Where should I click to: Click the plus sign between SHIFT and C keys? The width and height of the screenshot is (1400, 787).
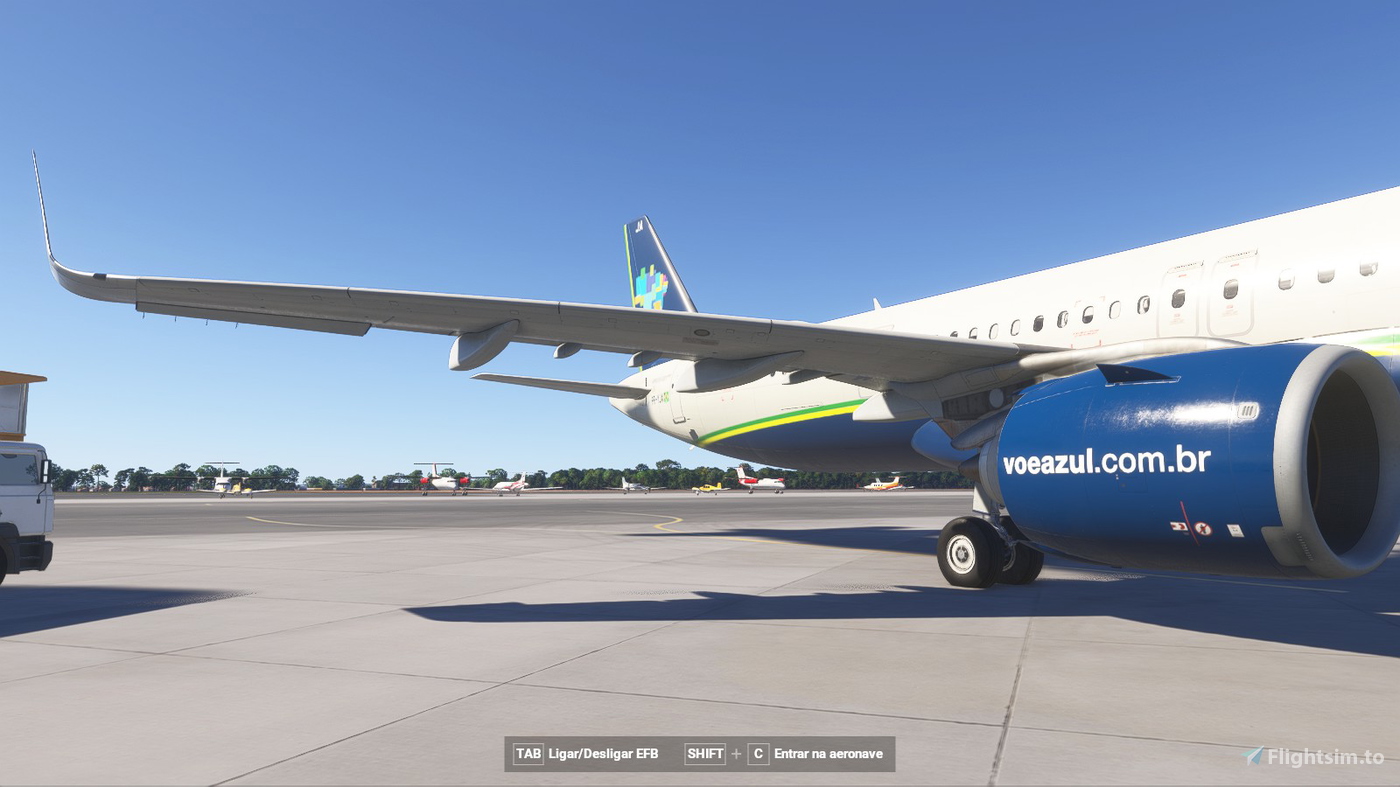click(x=736, y=753)
